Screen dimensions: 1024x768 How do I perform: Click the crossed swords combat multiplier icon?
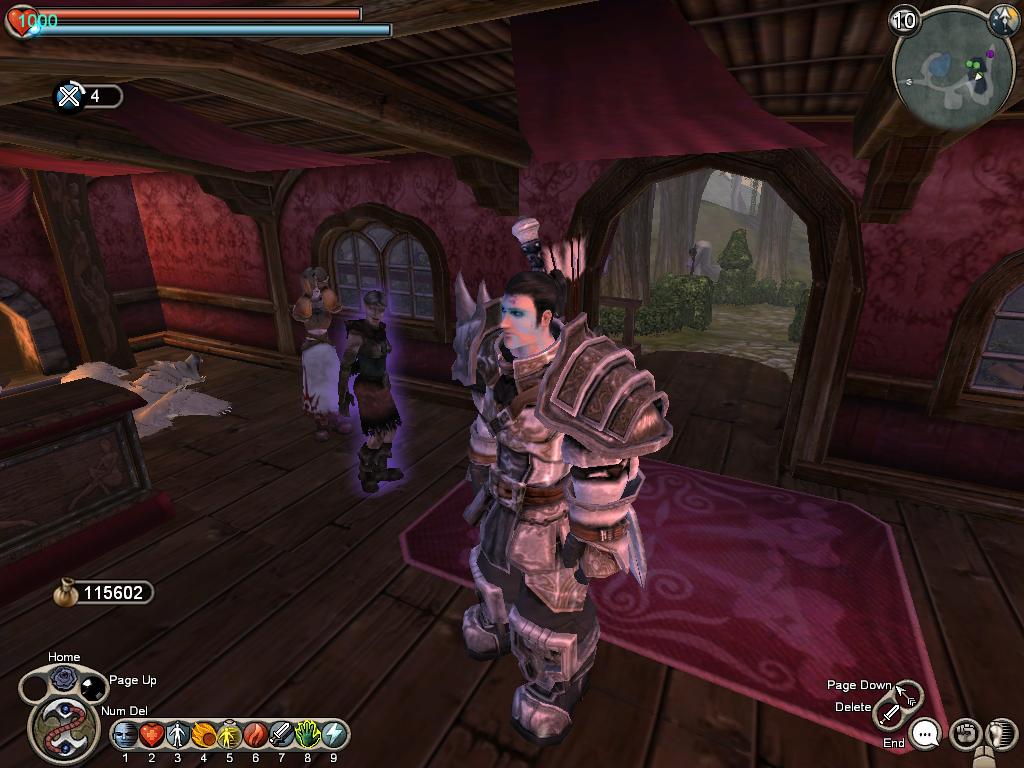click(69, 96)
